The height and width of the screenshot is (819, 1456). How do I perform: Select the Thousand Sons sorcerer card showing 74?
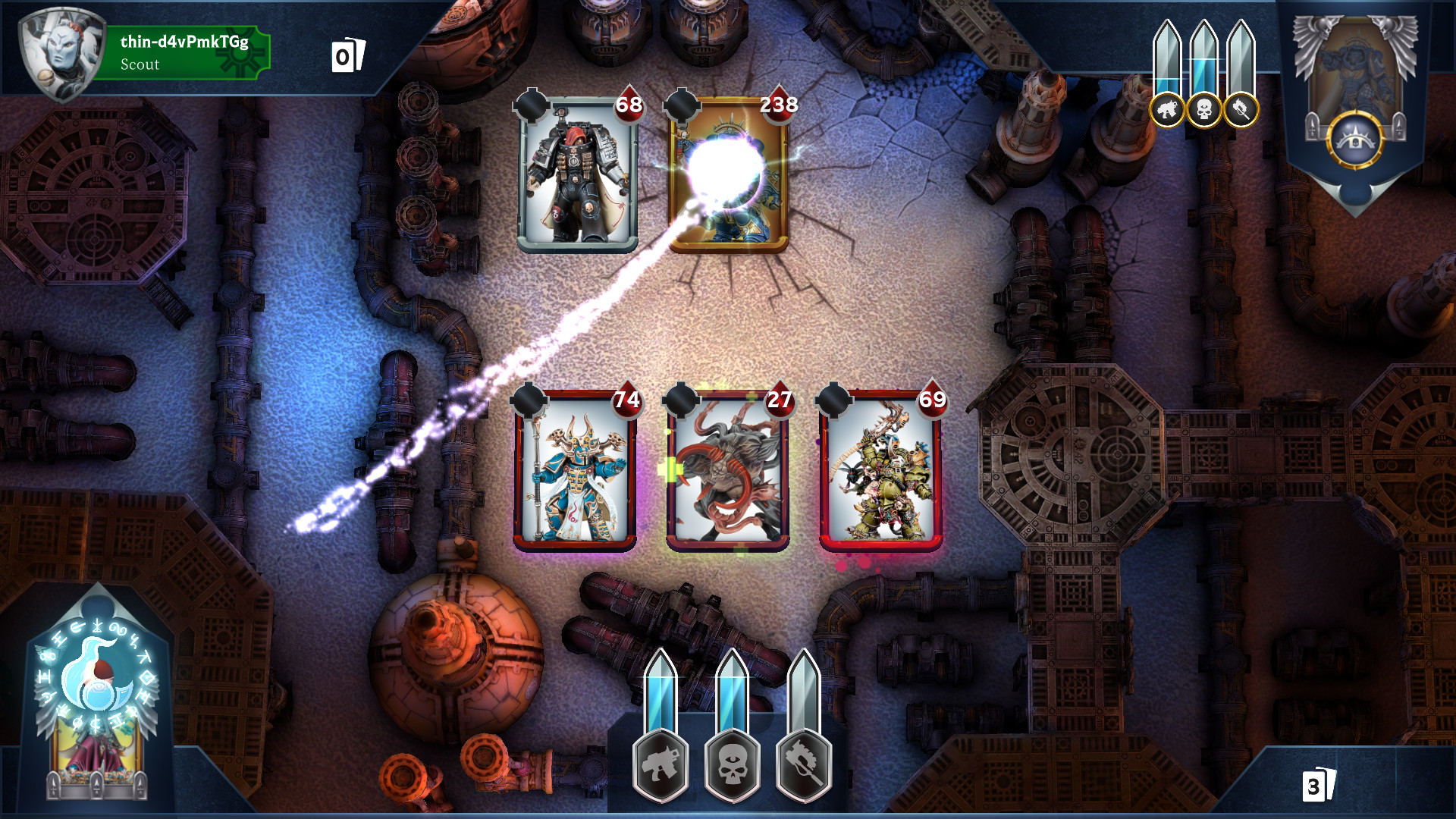(576, 470)
